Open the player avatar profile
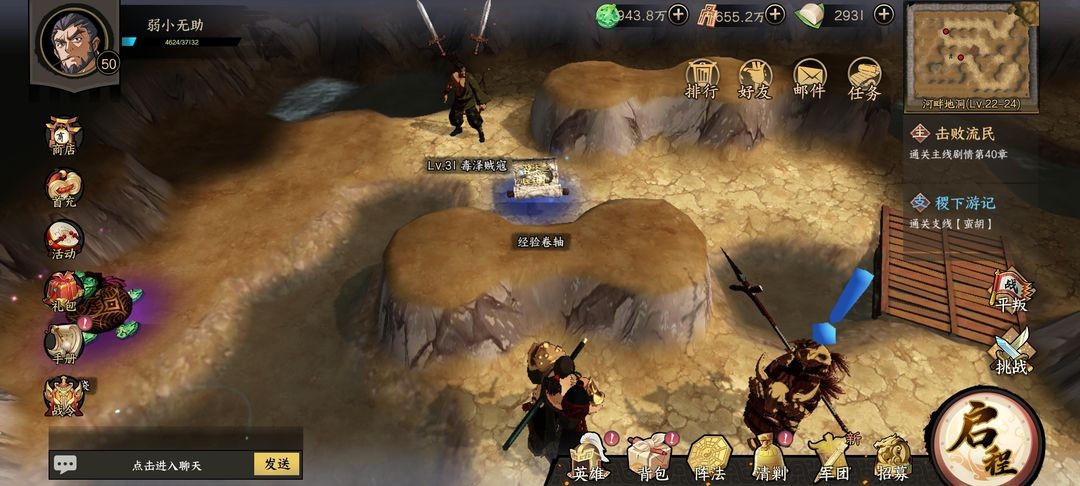This screenshot has height=486, width=1080. pyautogui.click(x=72, y=41)
